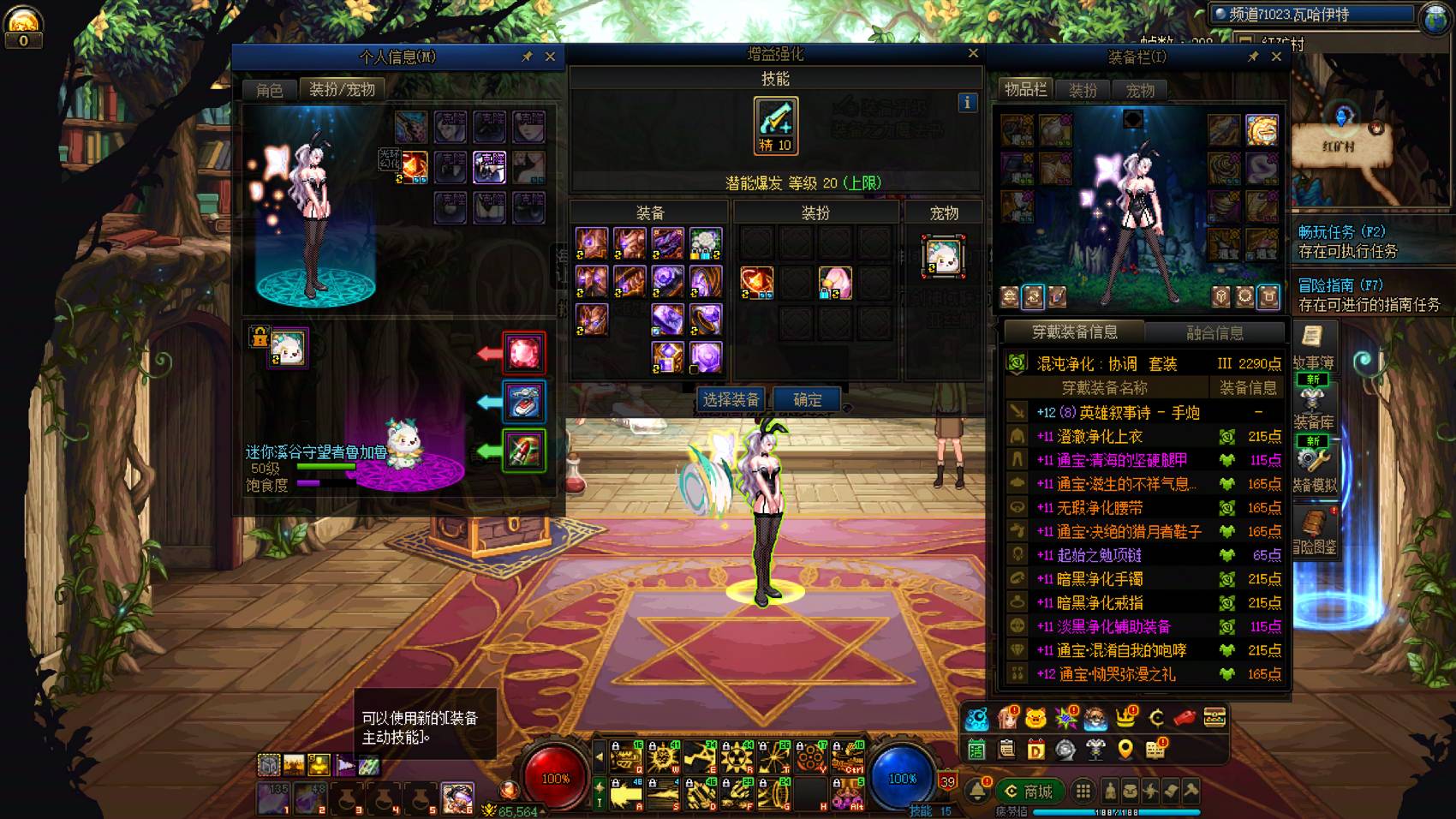Open the 穿戴装备信息 tab

(1074, 332)
